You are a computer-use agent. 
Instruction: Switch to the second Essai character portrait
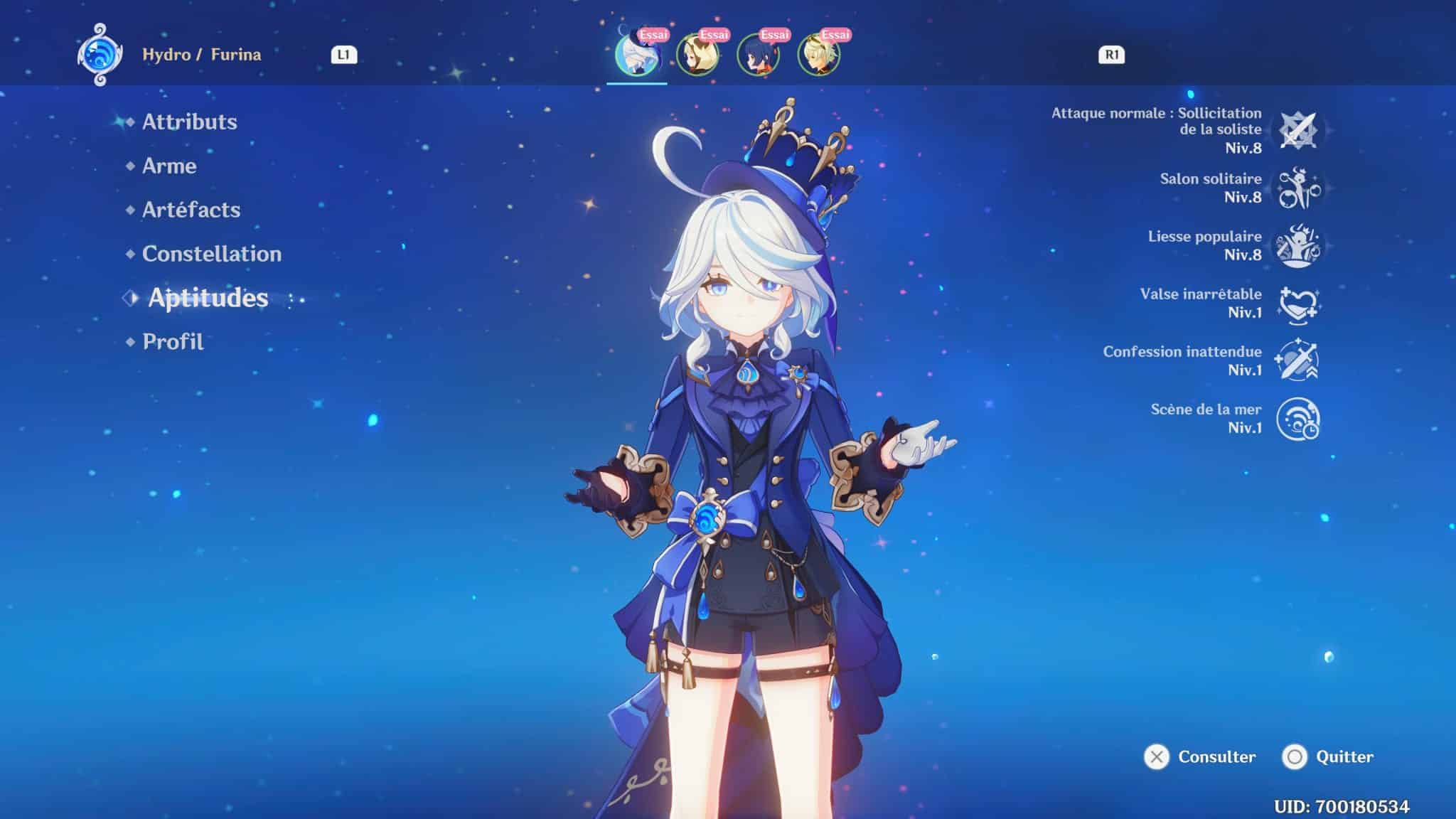click(x=700, y=53)
